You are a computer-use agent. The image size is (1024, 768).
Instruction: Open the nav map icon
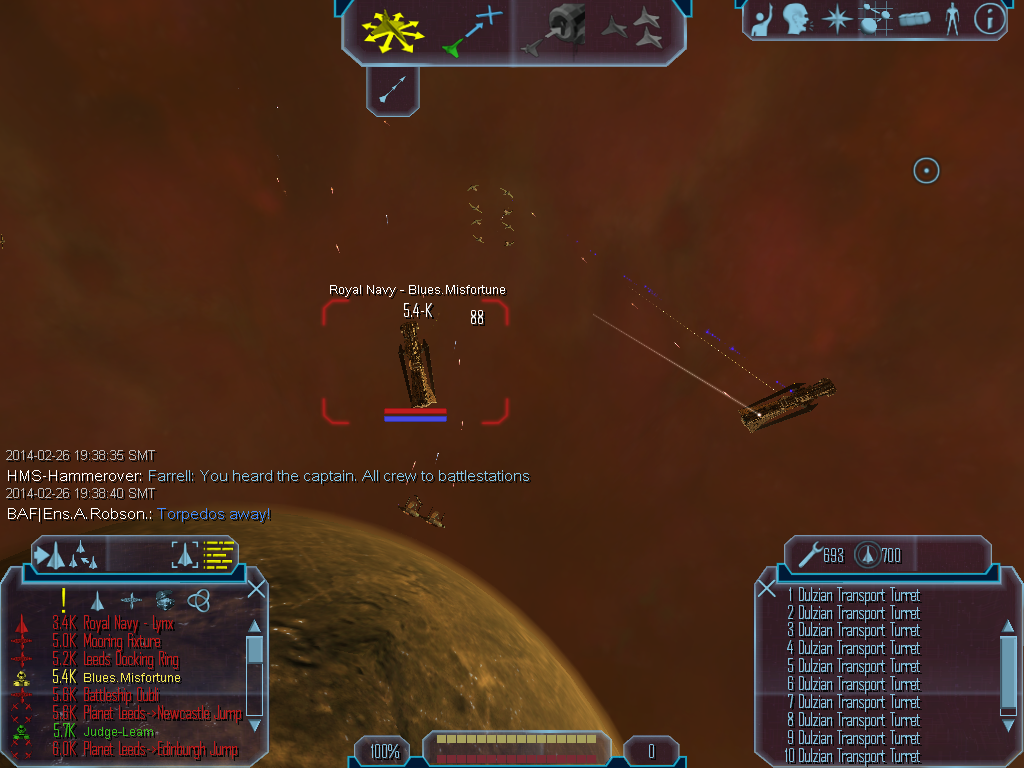(875, 19)
